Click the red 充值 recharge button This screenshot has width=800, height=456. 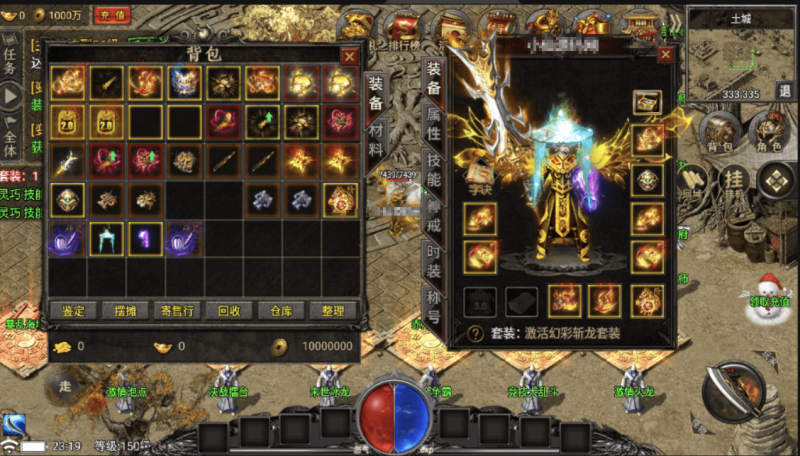111,15
